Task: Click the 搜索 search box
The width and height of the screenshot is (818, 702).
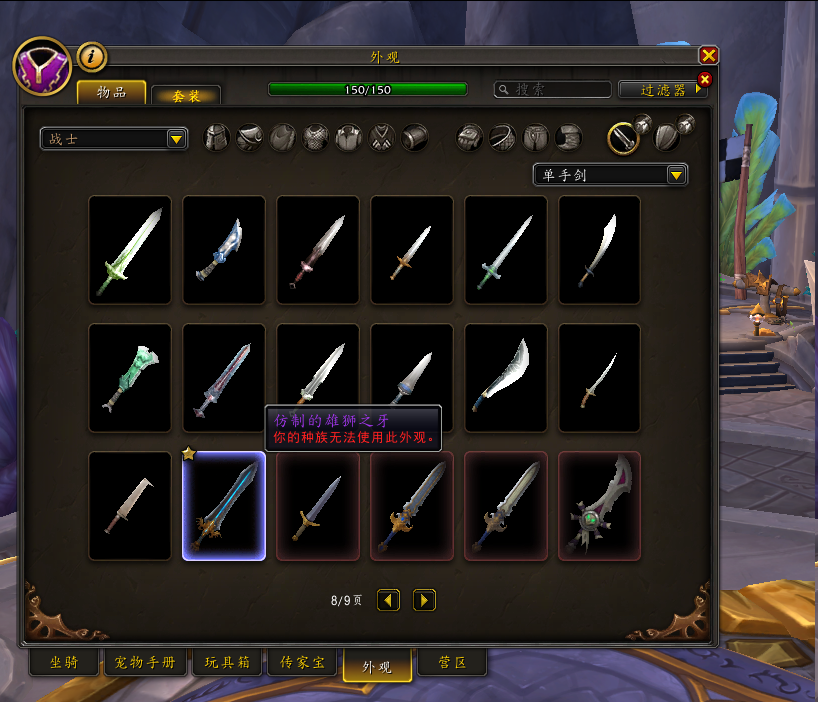Action: pyautogui.click(x=553, y=89)
